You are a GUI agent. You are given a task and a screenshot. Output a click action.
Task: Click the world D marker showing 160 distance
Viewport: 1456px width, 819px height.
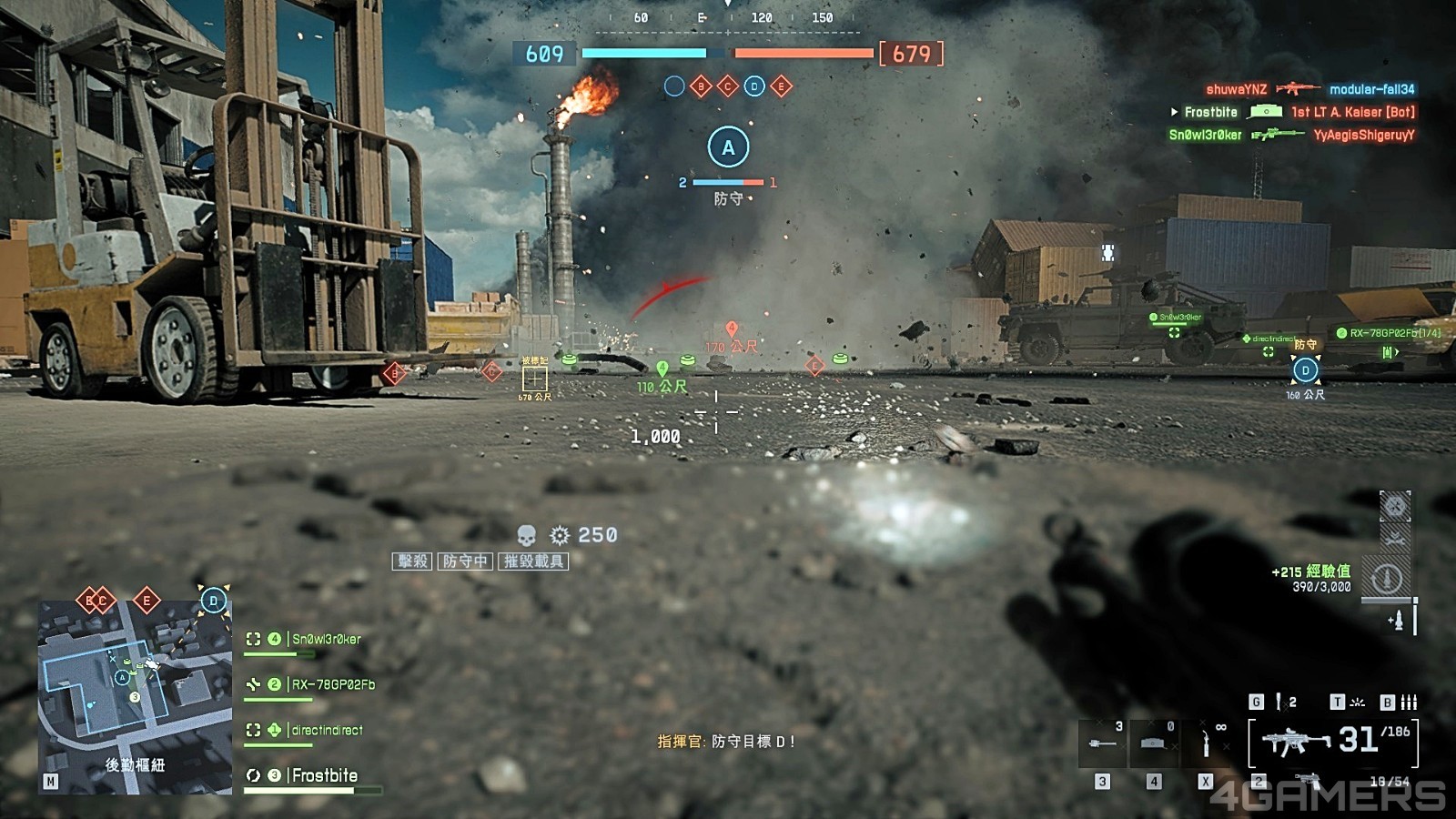pyautogui.click(x=1306, y=370)
